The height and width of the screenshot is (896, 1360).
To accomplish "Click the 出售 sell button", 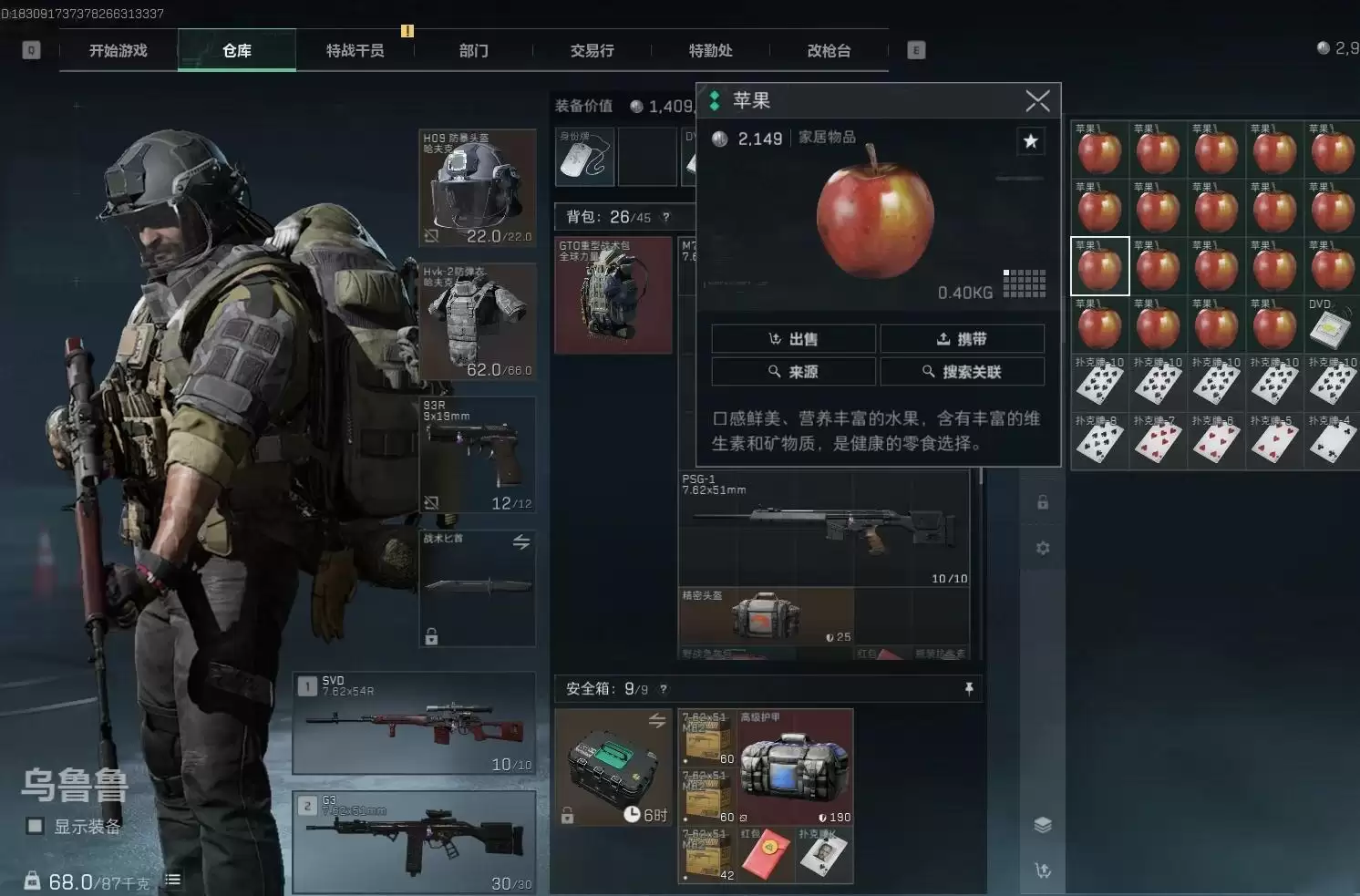I will pyautogui.click(x=793, y=338).
